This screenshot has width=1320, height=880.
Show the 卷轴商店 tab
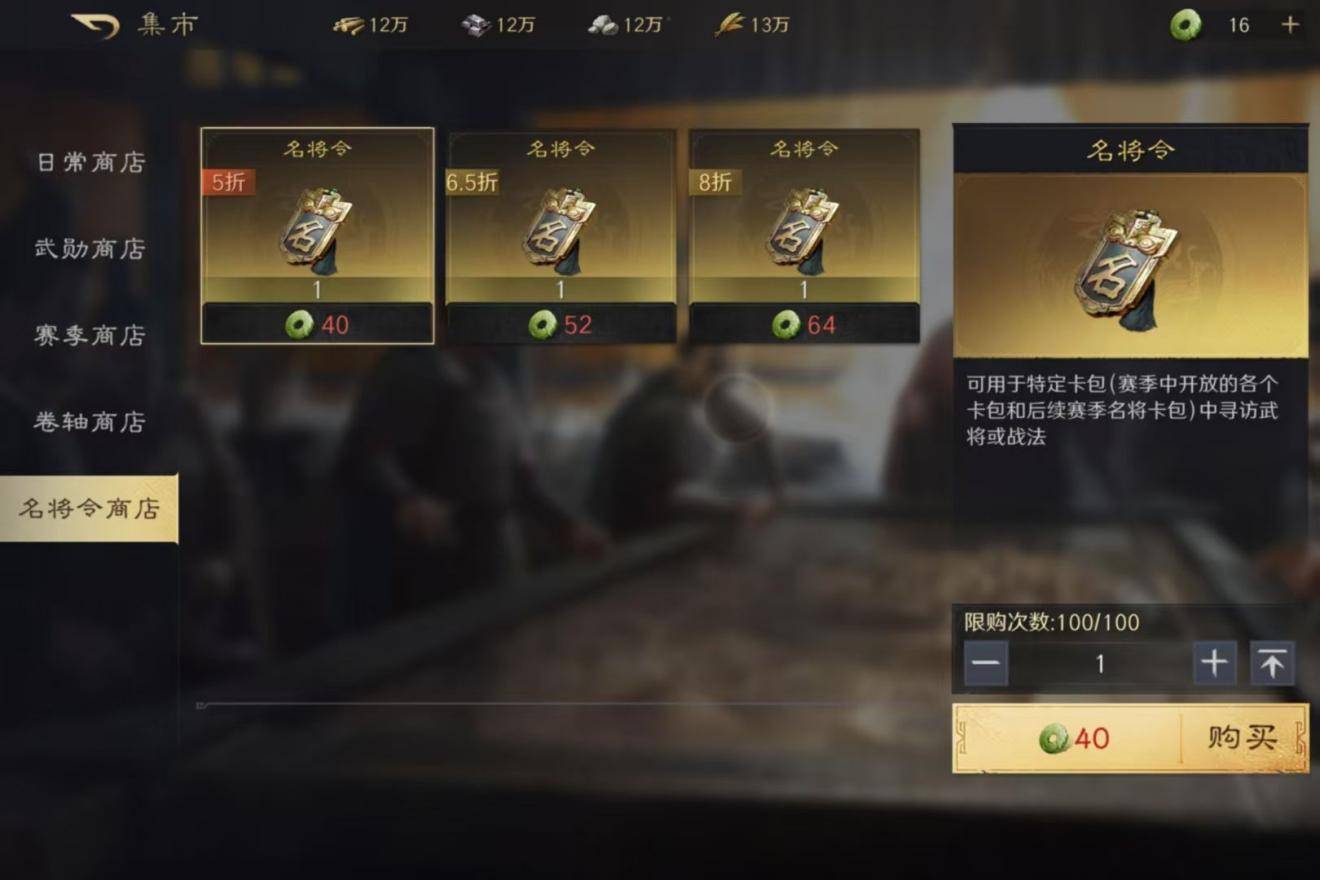(90, 422)
